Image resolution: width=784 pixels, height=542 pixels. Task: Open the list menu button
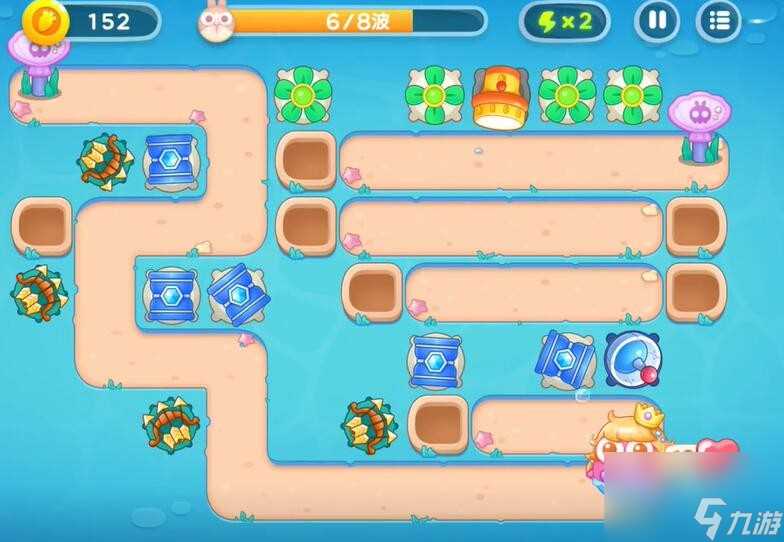718,21
